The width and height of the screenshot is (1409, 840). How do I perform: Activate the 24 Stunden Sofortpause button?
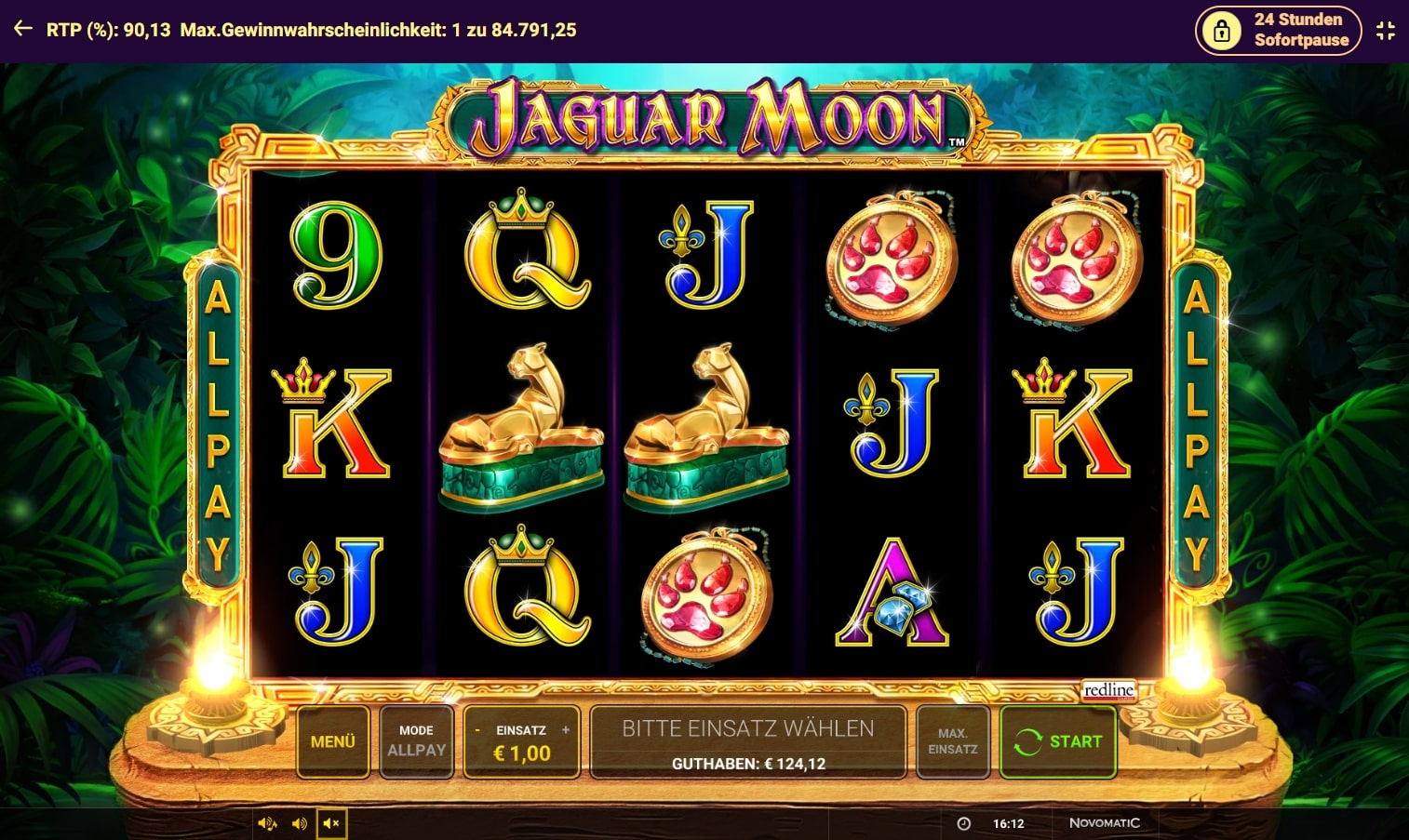[x=1278, y=30]
